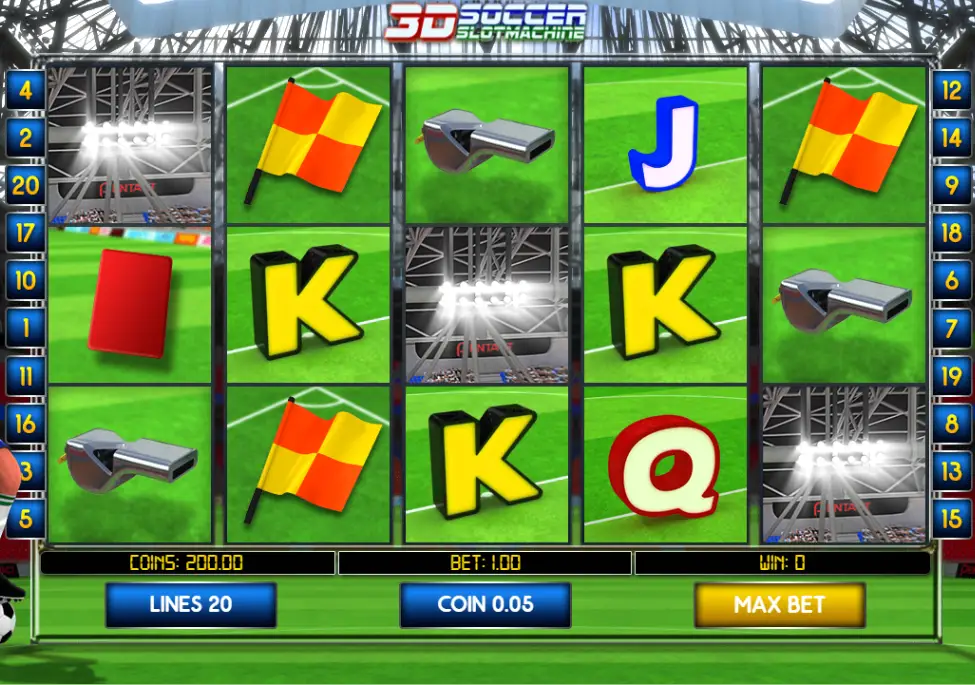This screenshot has width=975, height=685.
Task: Choose payline 20 indicator
Action: (x=25, y=186)
